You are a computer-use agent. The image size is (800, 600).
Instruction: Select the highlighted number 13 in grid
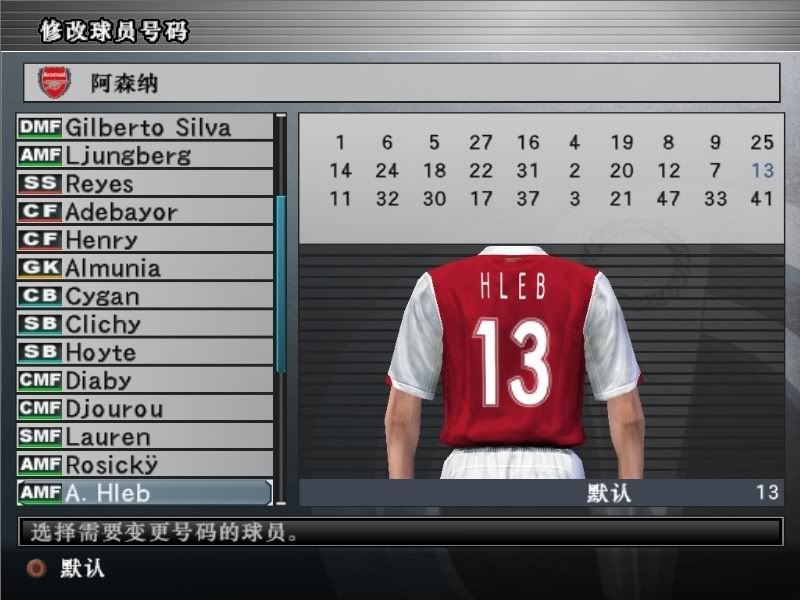[x=762, y=171]
